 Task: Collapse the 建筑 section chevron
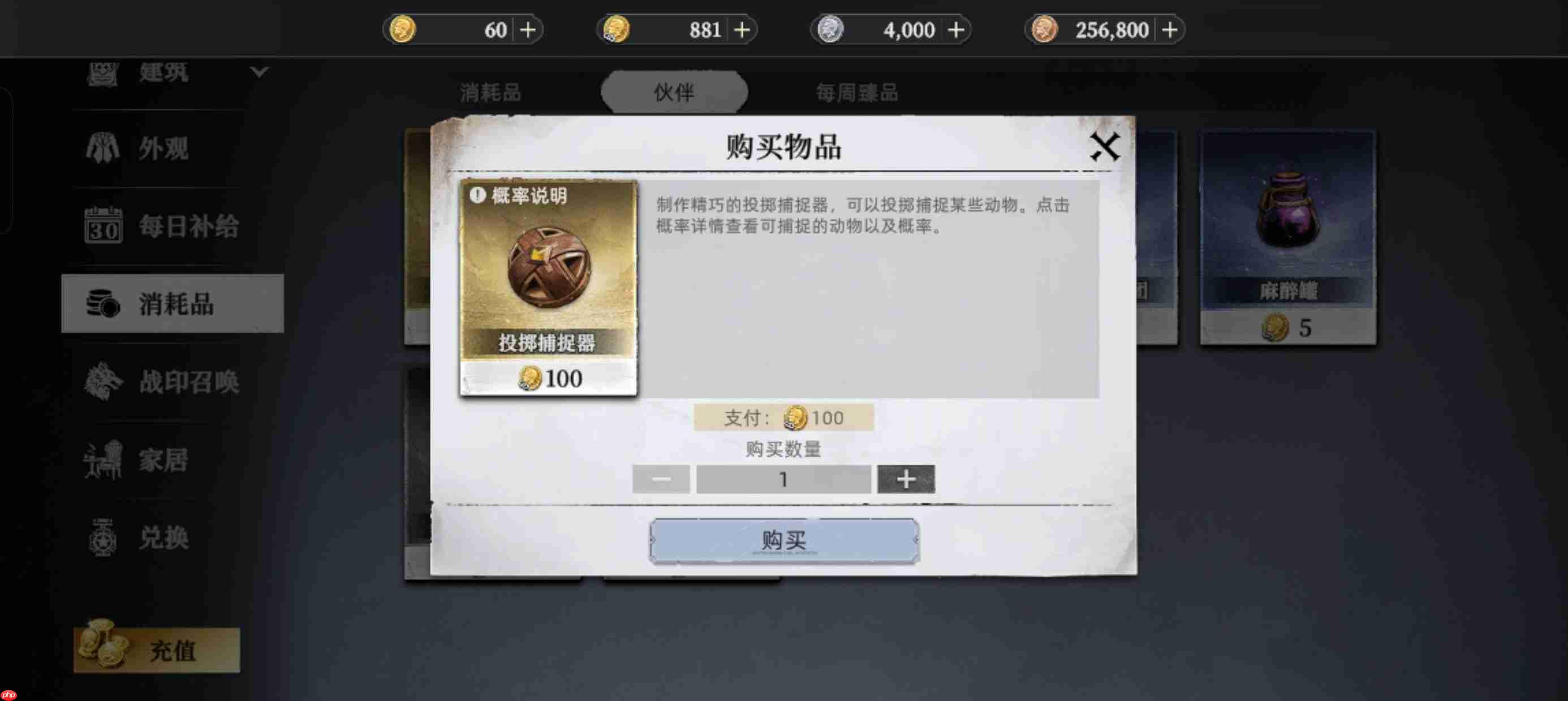(x=259, y=72)
